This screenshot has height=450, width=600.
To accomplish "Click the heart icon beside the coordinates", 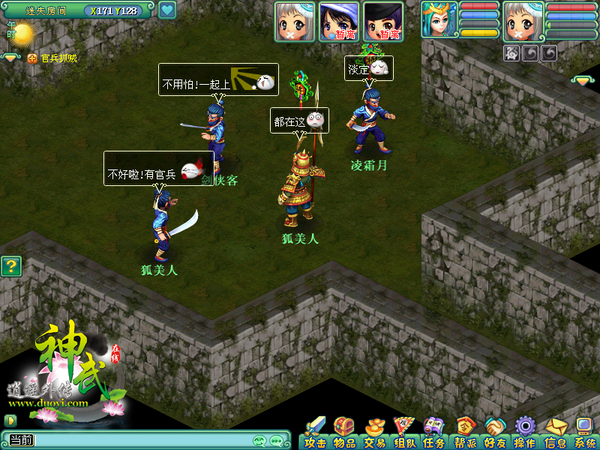I will point(167,11).
